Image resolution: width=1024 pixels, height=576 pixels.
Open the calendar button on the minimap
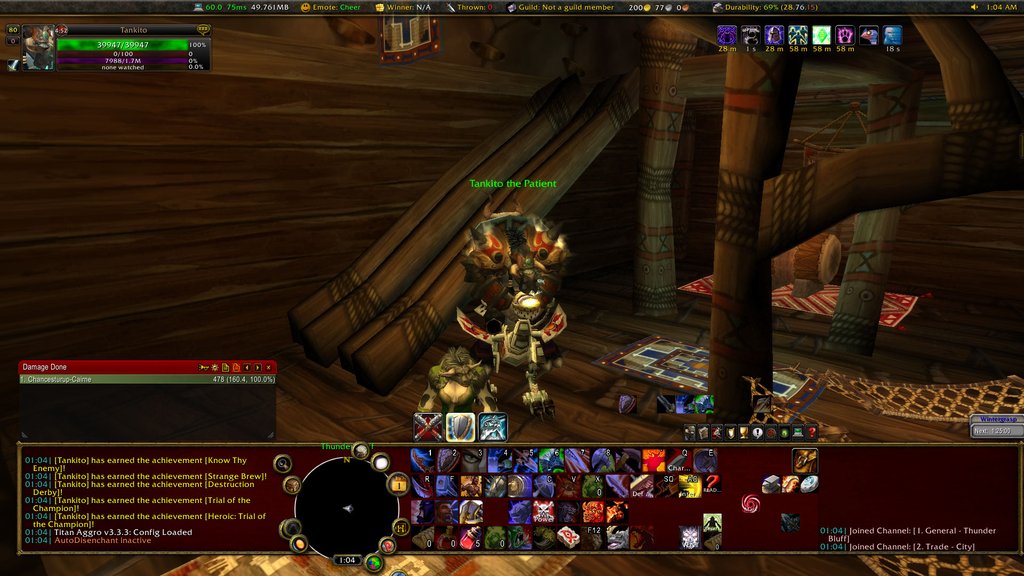398,486
